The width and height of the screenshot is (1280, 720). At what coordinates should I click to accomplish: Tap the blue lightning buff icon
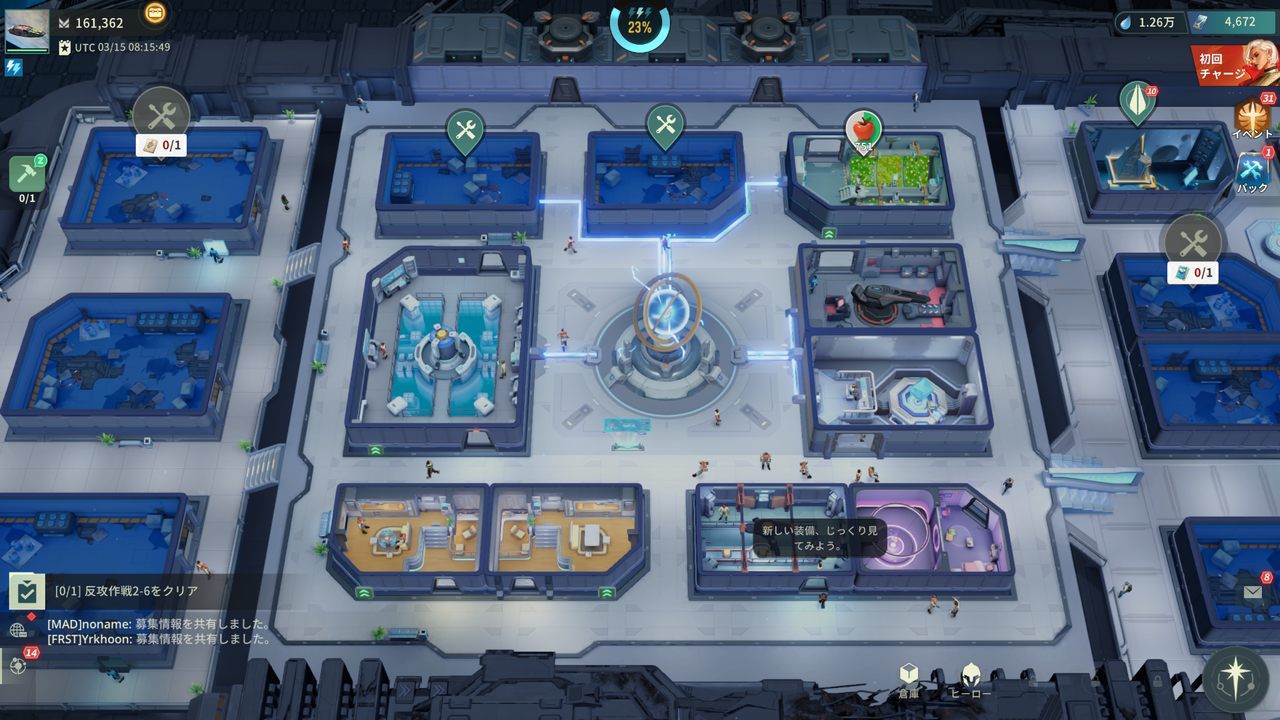pyautogui.click(x=14, y=68)
